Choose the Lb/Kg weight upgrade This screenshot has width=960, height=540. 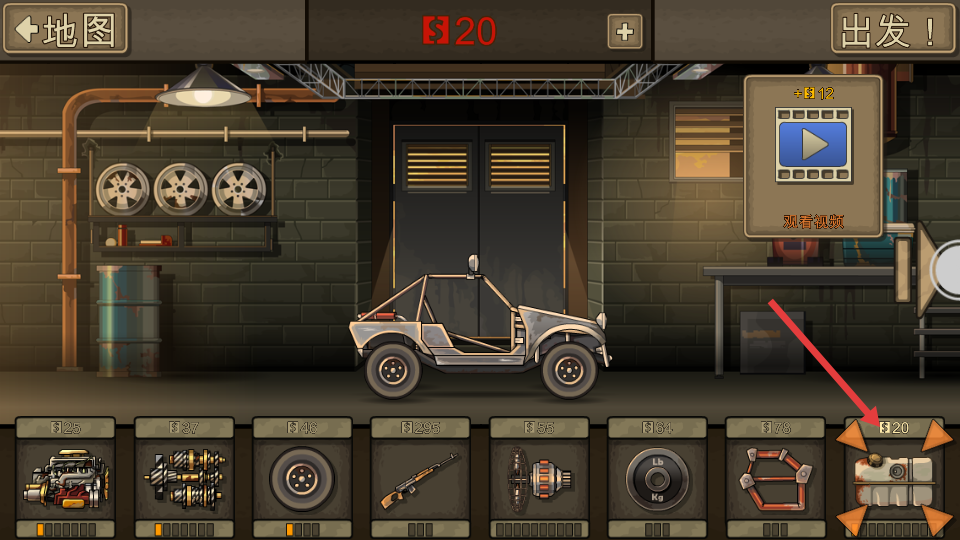657,478
